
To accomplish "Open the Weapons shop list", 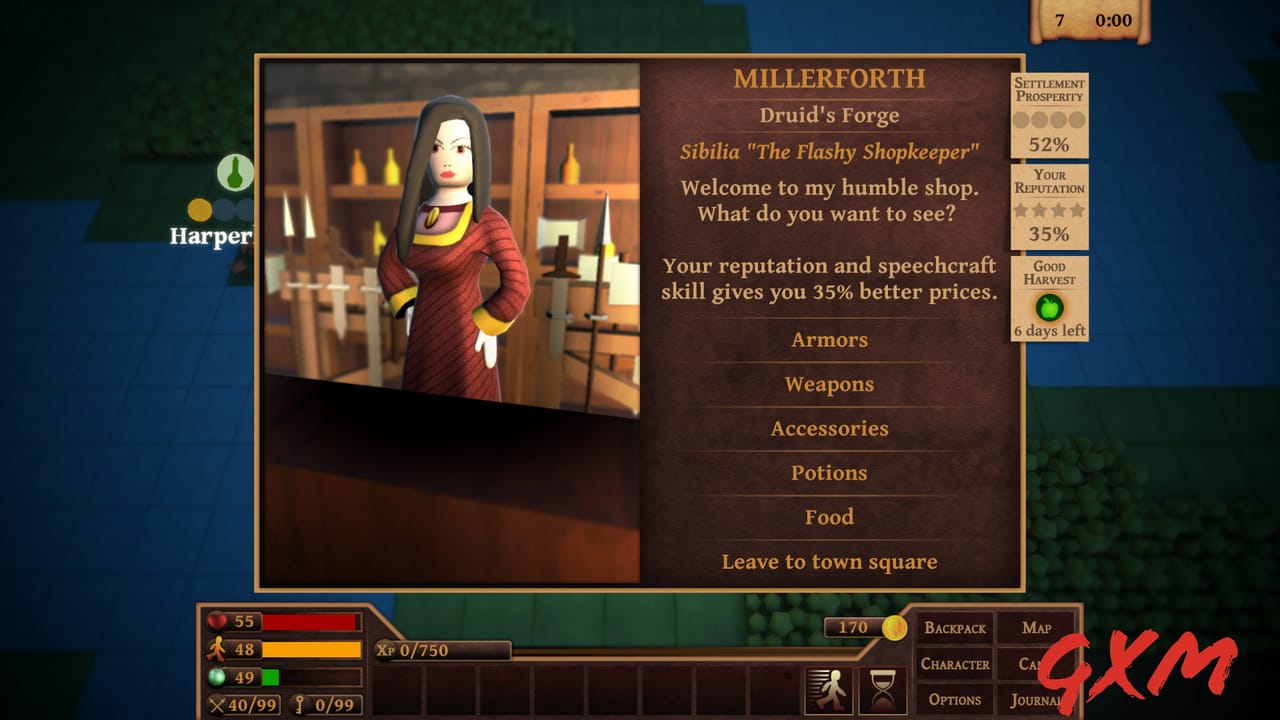I will [x=829, y=385].
